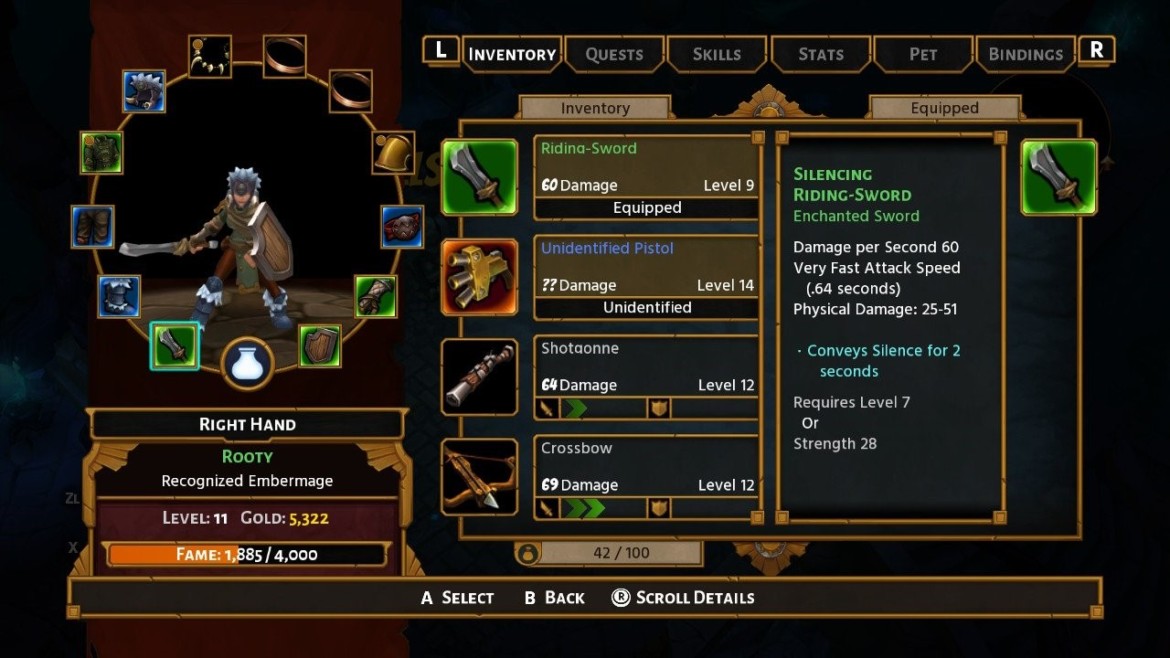The image size is (1170, 658).
Task: Select the Riding-Sword inventory row
Action: pos(646,178)
